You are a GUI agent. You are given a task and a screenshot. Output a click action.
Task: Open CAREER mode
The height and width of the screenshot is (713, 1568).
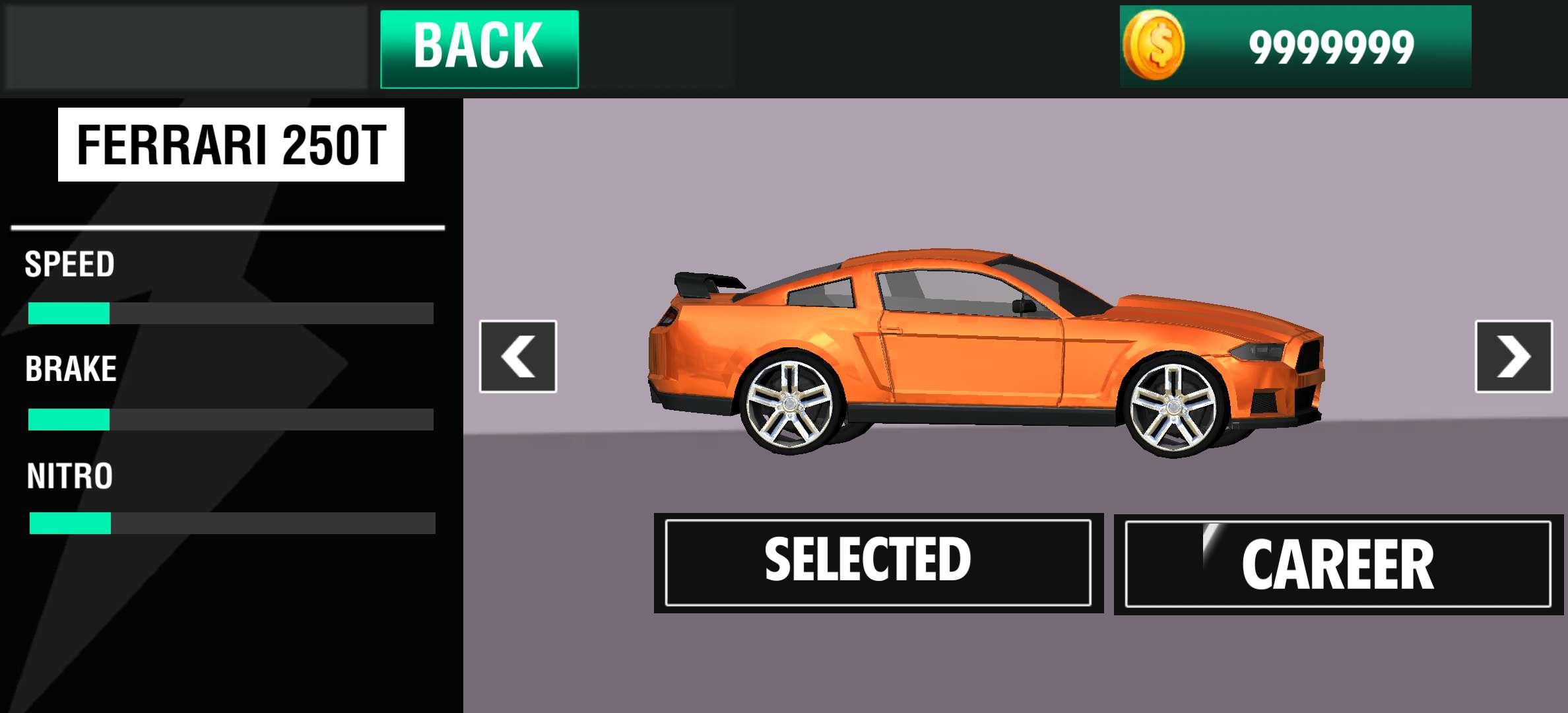1338,564
